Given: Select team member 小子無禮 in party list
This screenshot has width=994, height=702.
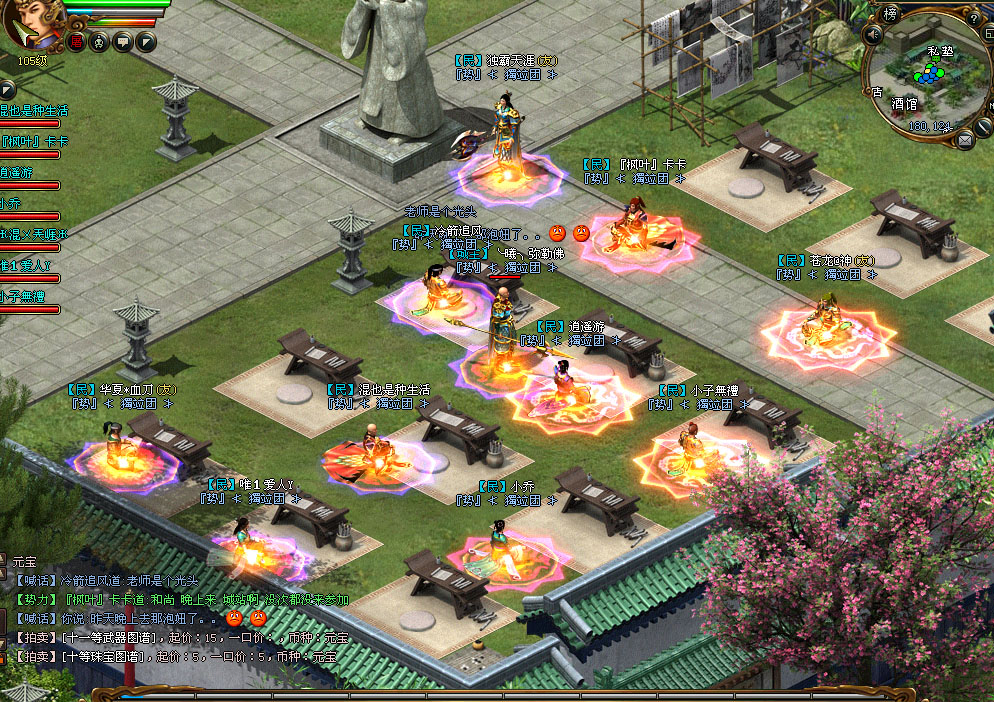Looking at the screenshot, I should point(24,296).
